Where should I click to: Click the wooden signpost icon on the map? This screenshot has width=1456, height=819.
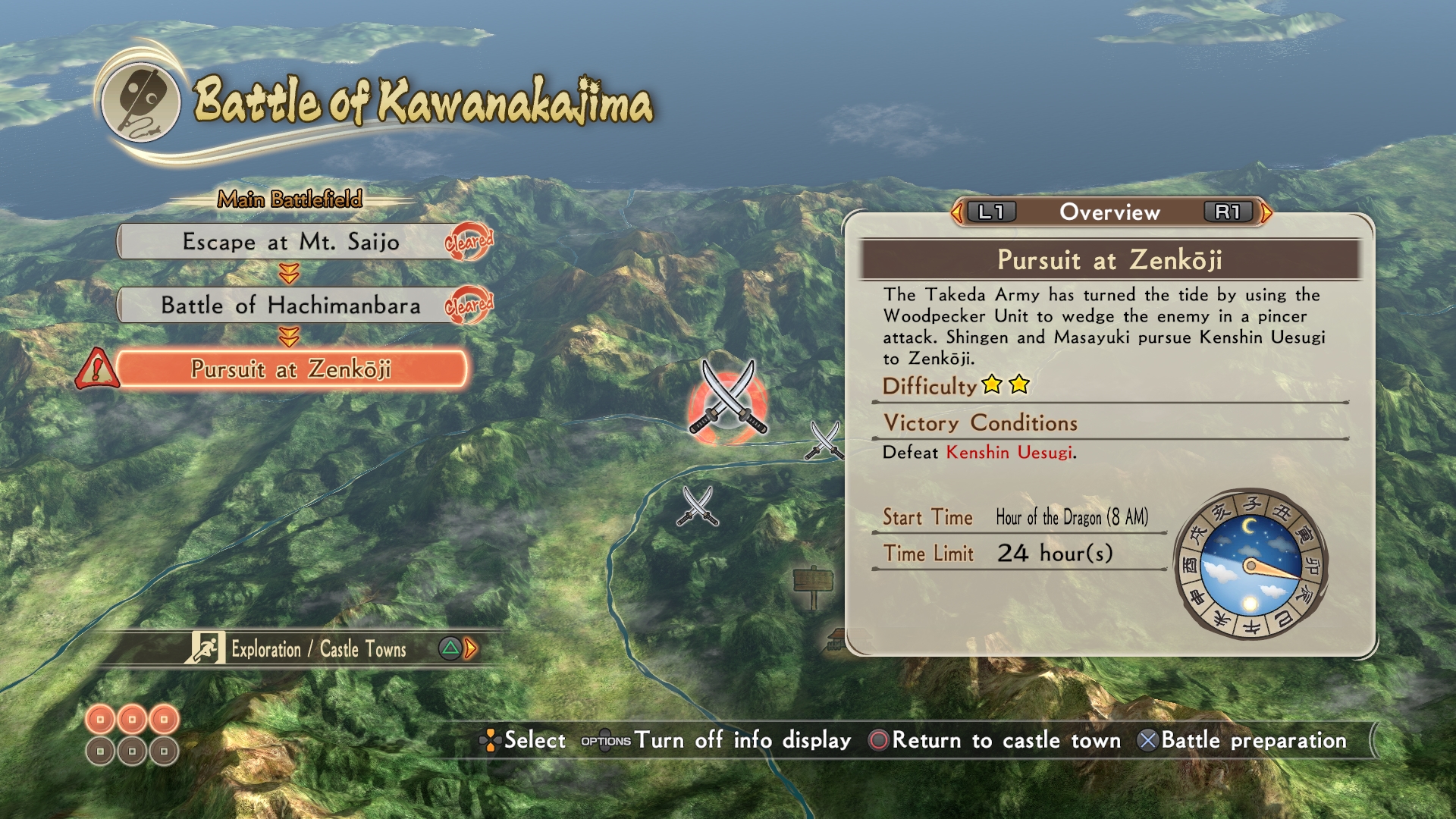[814, 579]
